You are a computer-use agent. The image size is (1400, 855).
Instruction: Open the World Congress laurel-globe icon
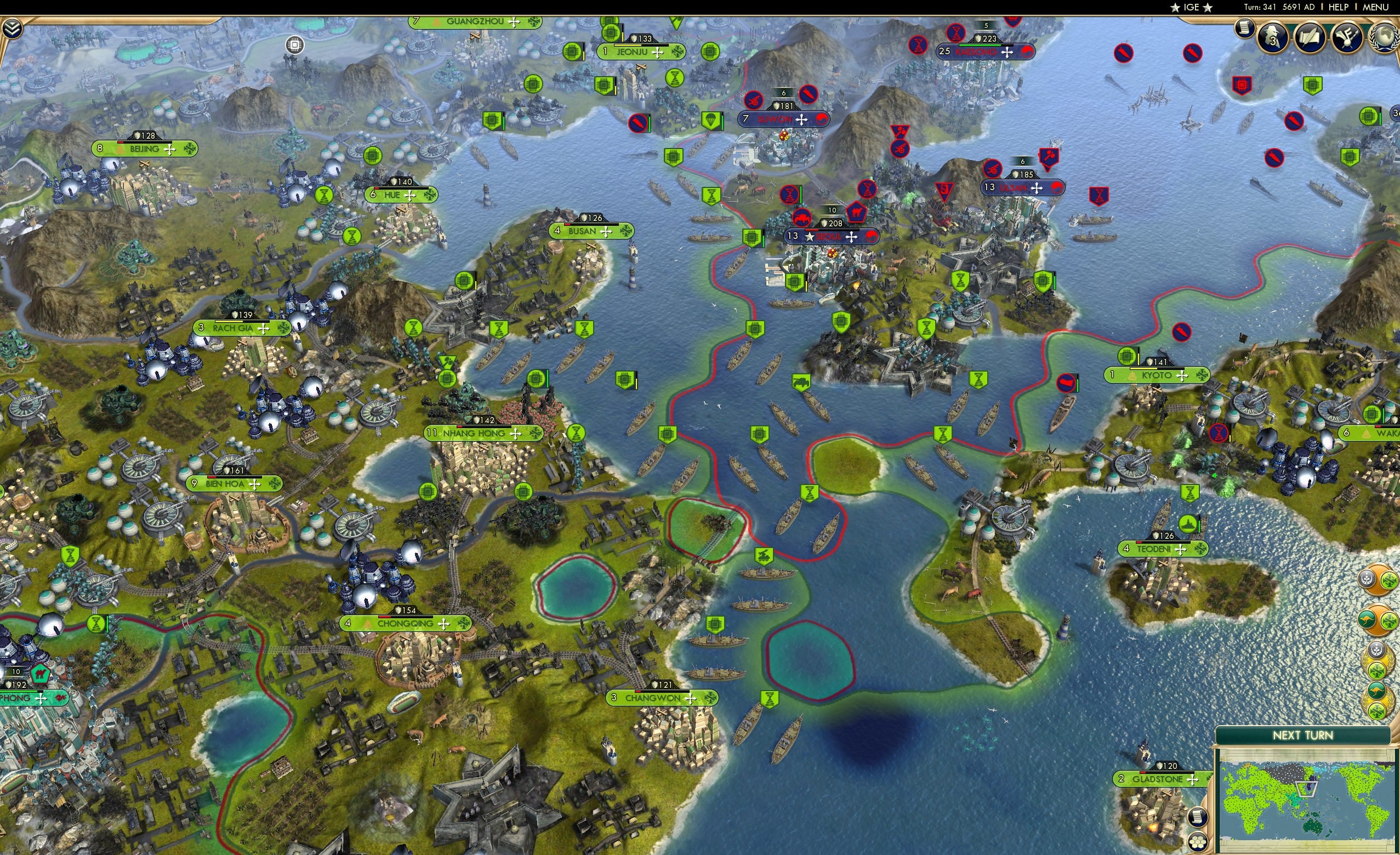[1385, 38]
